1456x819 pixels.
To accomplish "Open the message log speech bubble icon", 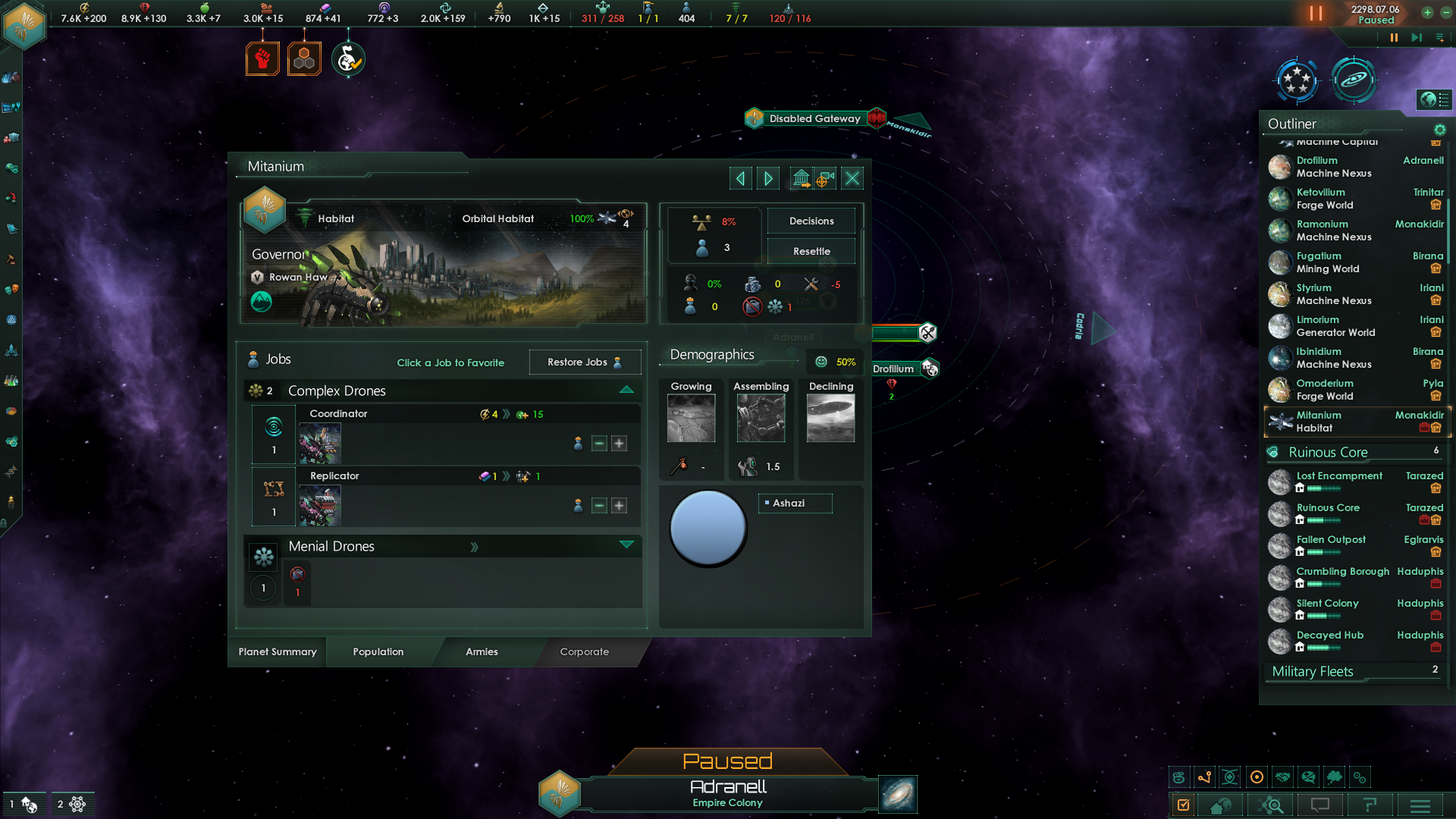I will (1321, 805).
